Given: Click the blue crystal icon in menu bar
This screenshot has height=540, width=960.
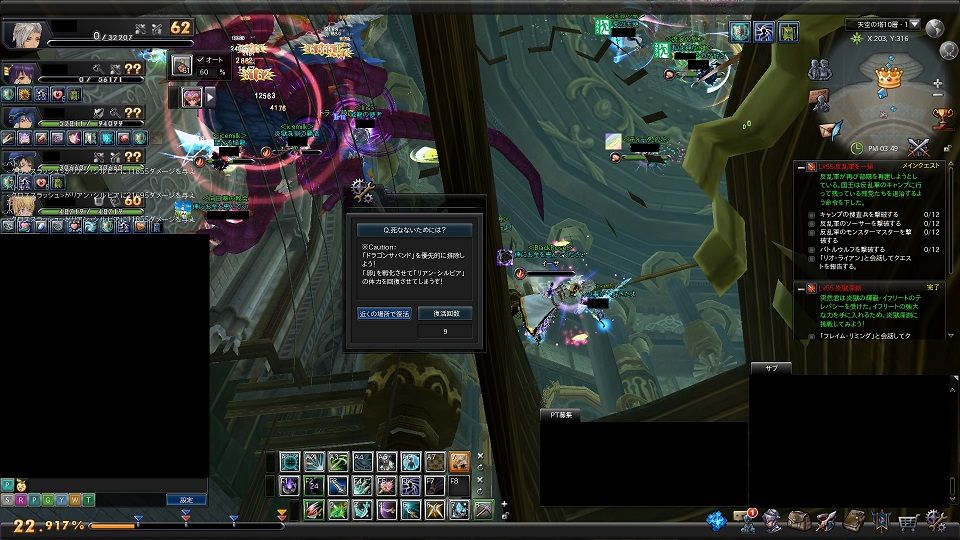Looking at the screenshot, I should coord(716,521).
